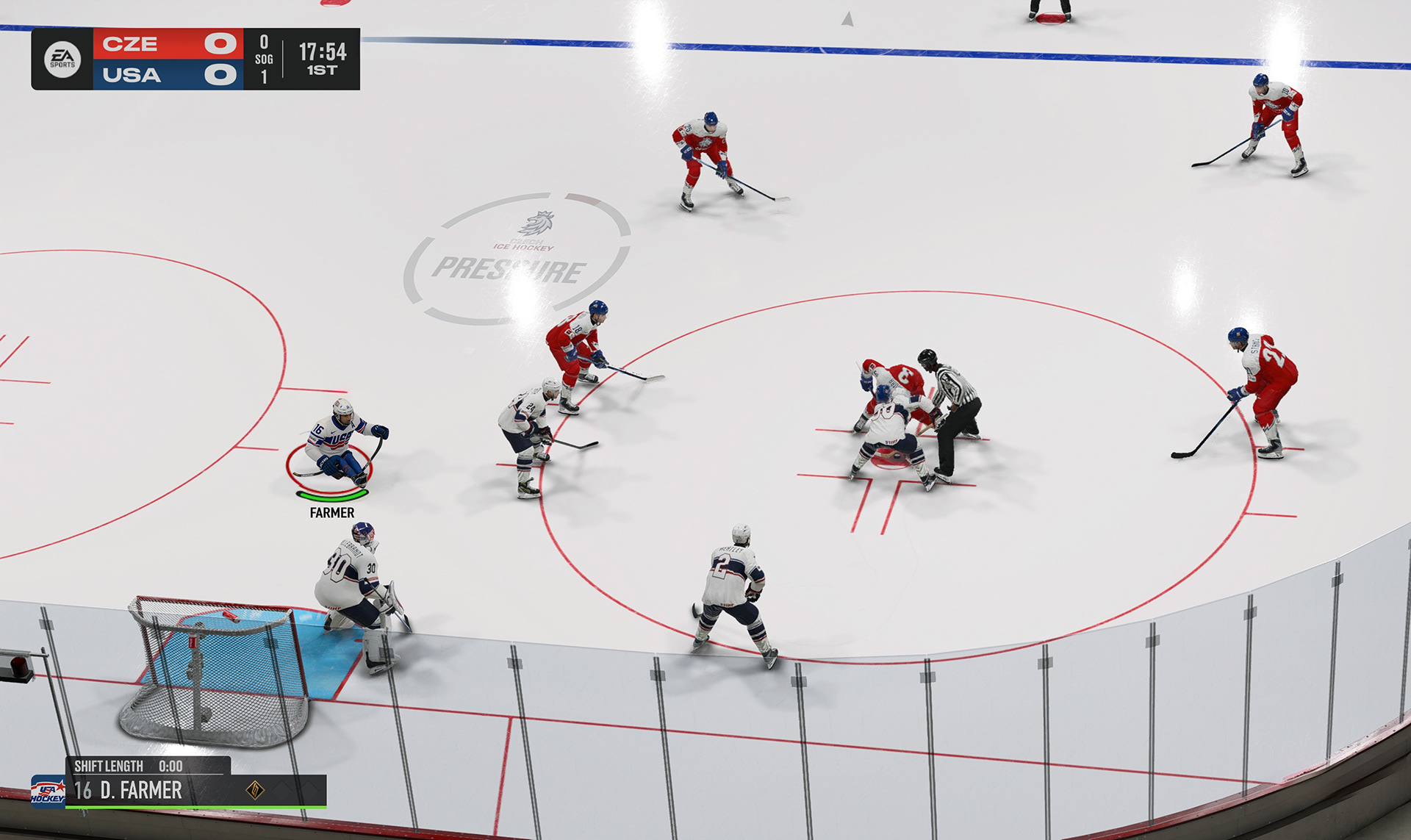The width and height of the screenshot is (1411, 840).
Task: Click the D. Farmer player name panel
Action: pos(141,791)
